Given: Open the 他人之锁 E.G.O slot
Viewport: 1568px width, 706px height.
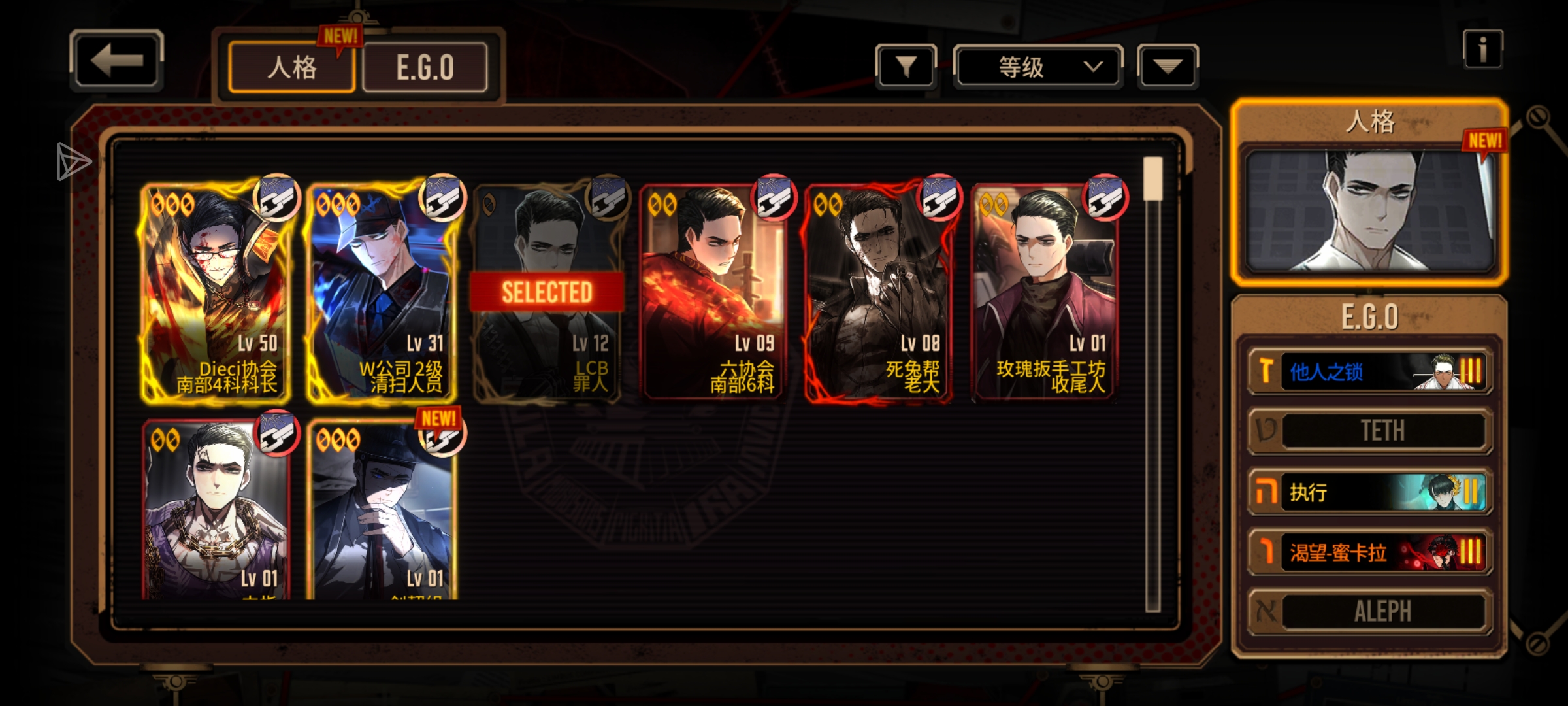Looking at the screenshot, I should click(x=1370, y=372).
